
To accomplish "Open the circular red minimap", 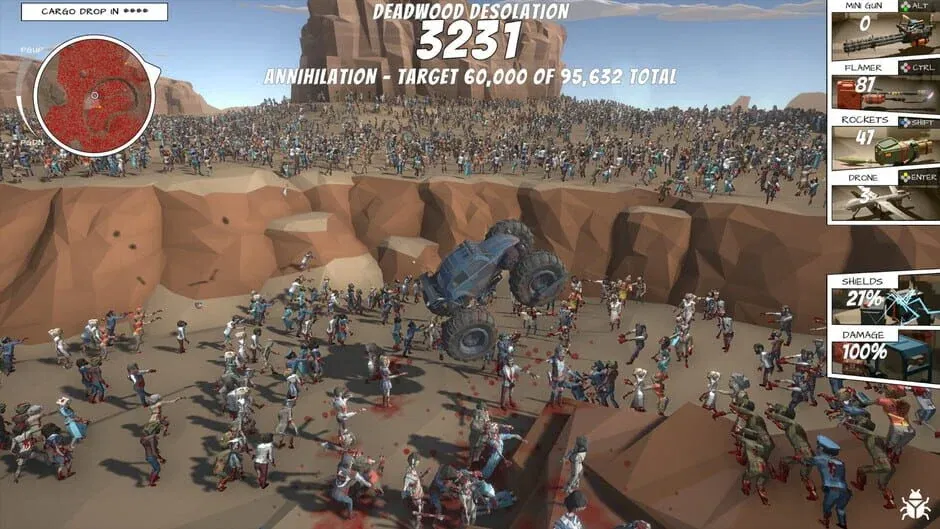I will coord(93,95).
